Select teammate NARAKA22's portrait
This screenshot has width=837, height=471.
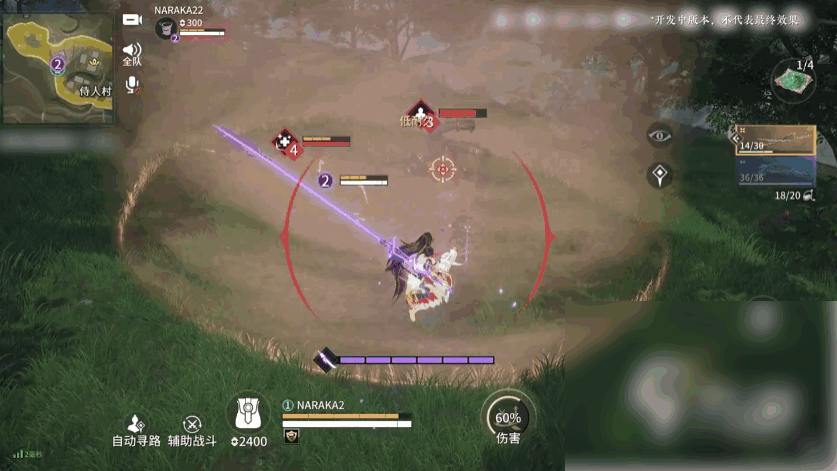pos(166,28)
